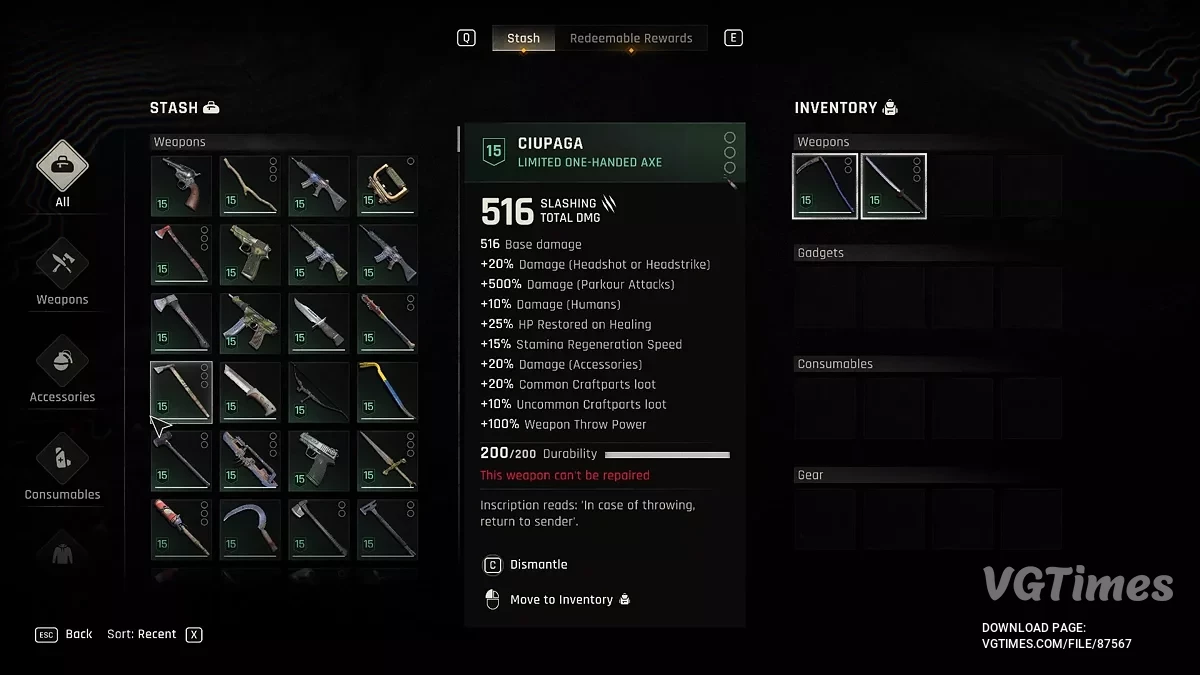The height and width of the screenshot is (675, 1200).
Task: Select the scythe in inventory weapons
Action: point(825,186)
